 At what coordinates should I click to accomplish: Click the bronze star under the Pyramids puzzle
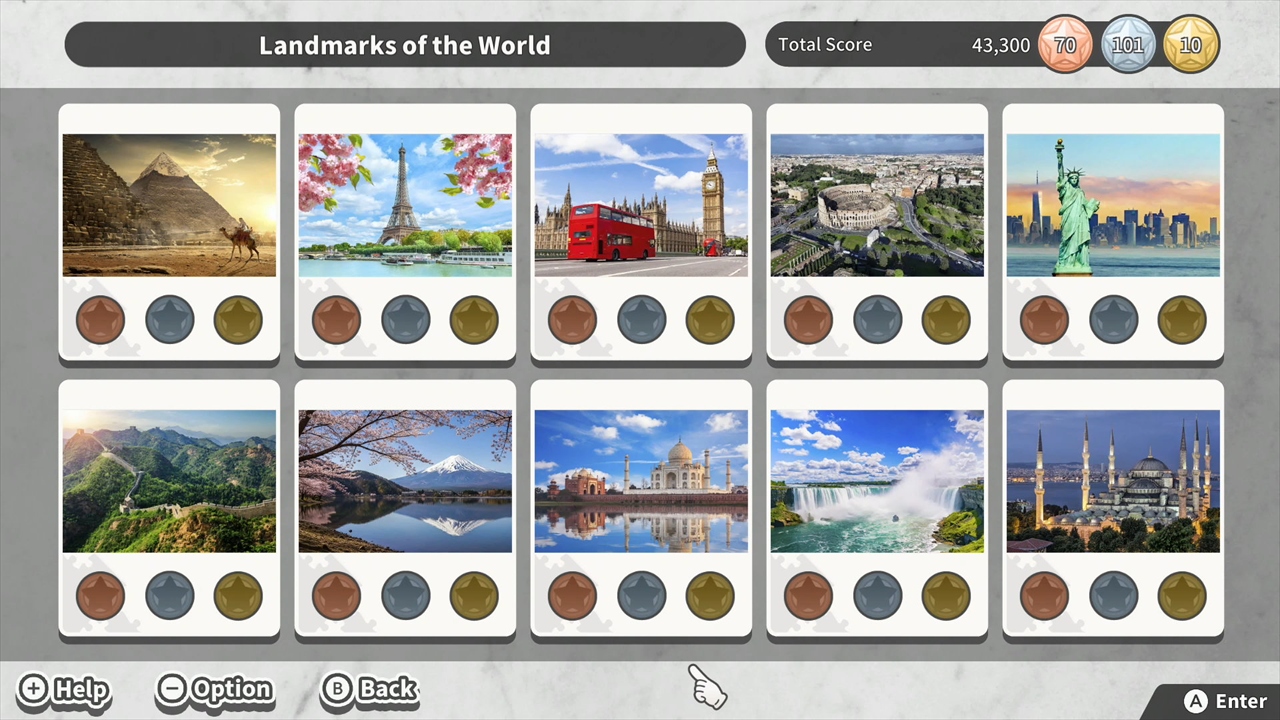pyautogui.click(x=100, y=318)
